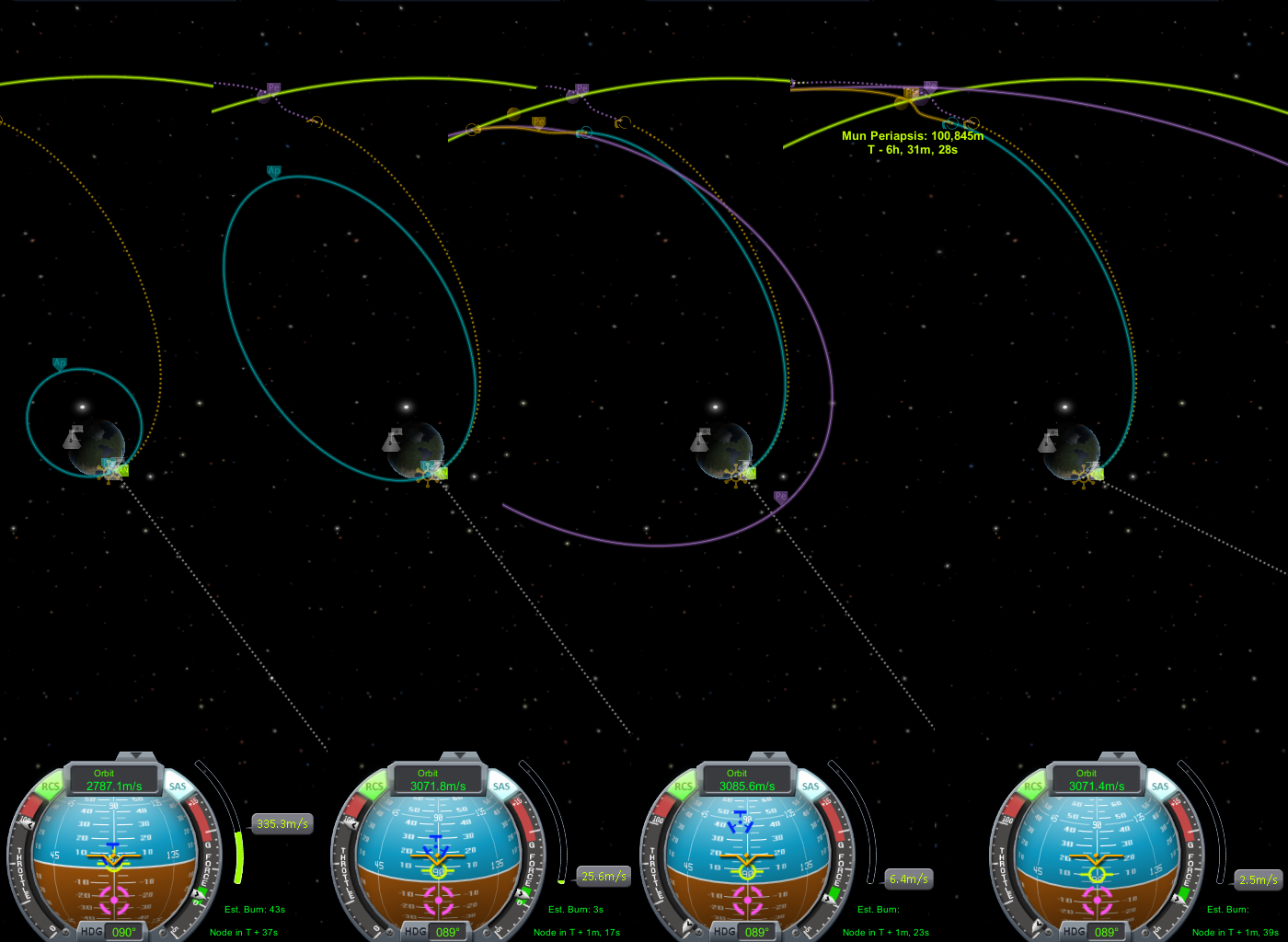Viewport: 1288px width, 942px height.
Task: Select the Ap marker on the small circular orbit
Action: coord(60,364)
